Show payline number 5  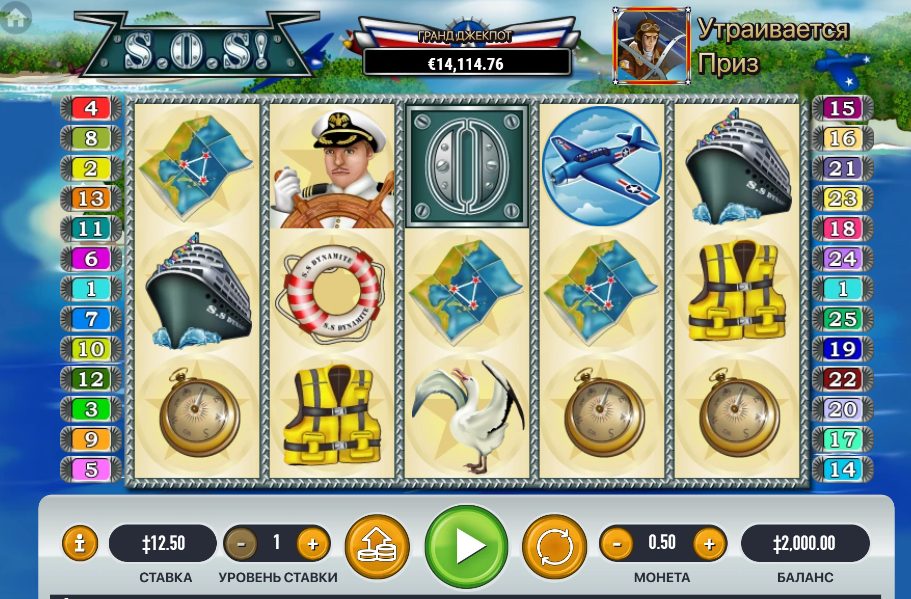[x=91, y=469]
